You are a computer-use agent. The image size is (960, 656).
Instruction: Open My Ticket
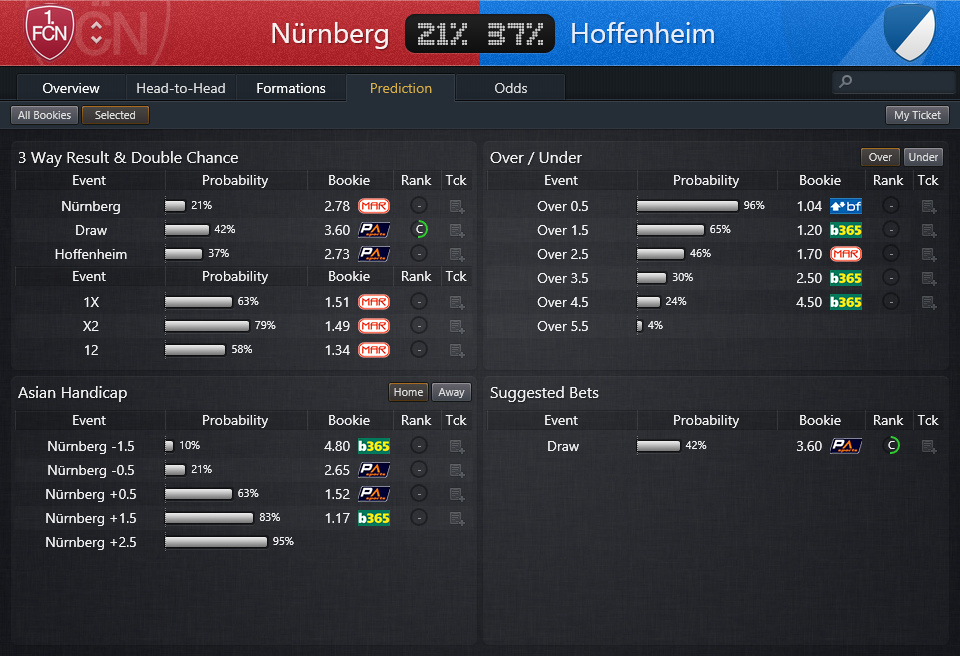tap(917, 115)
